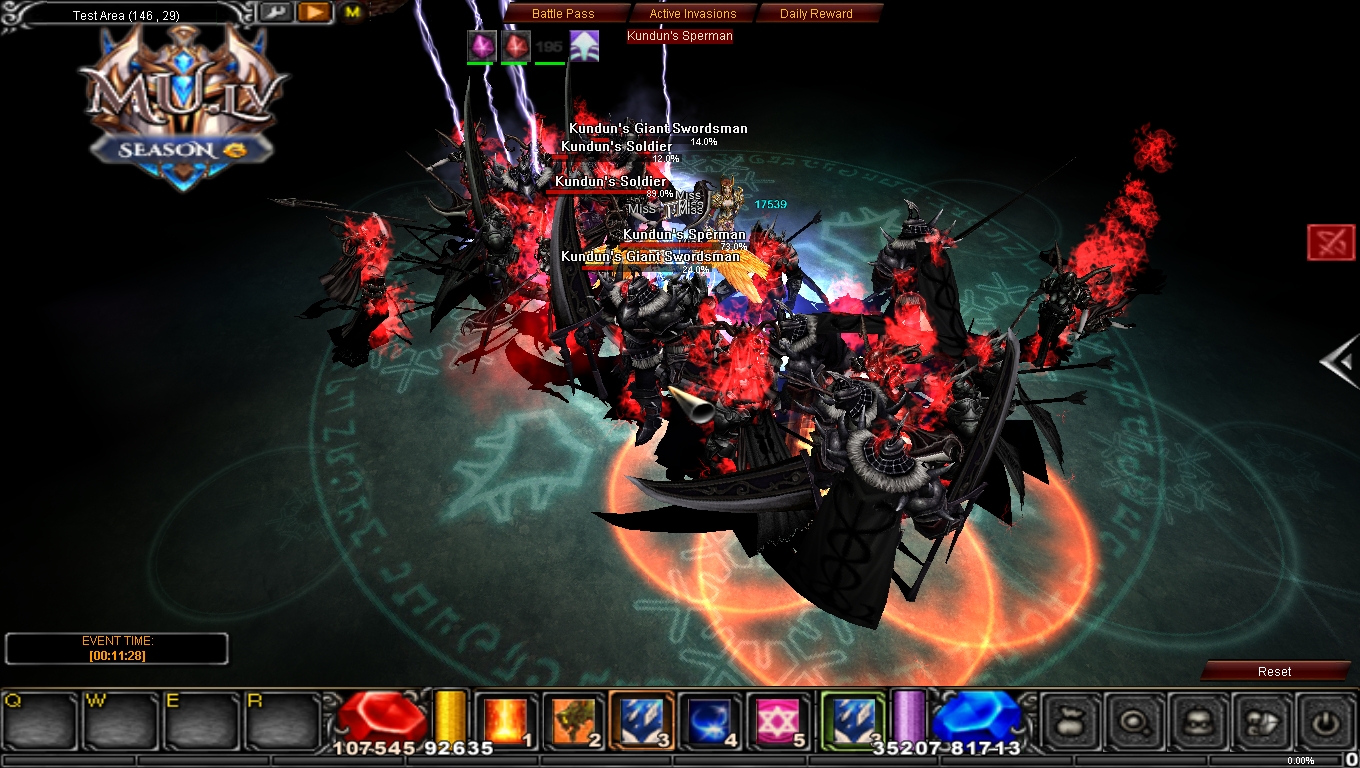Select the wrench settings icon near Test Area

click(276, 12)
